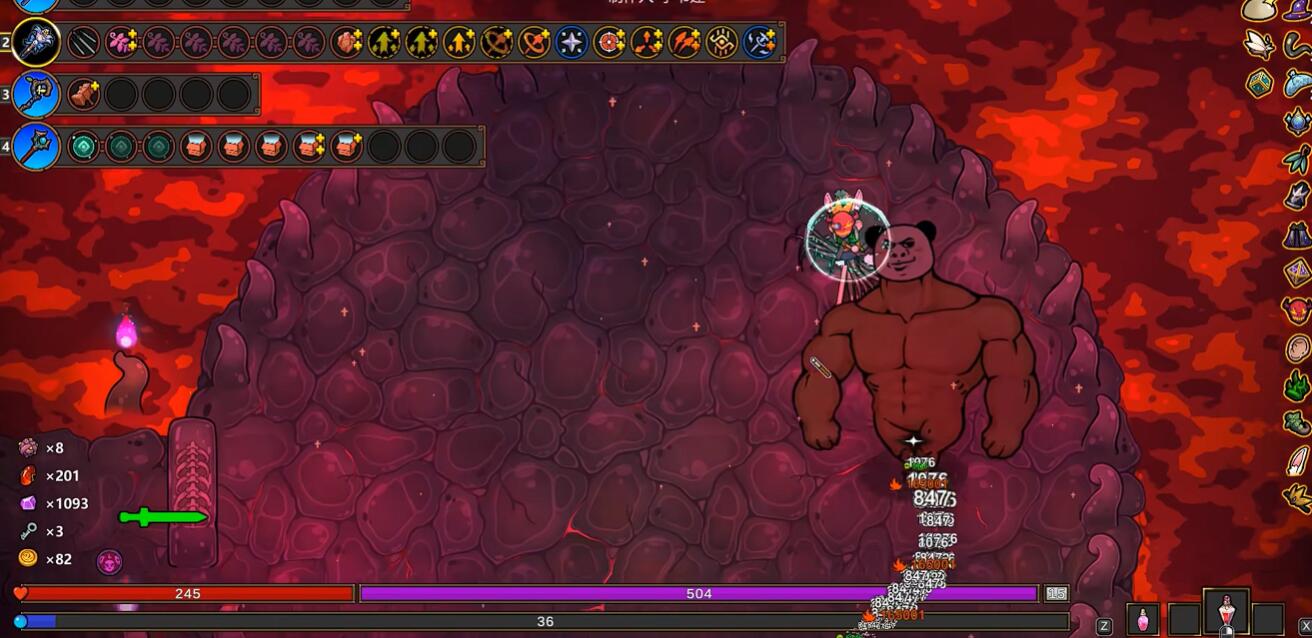
Task: Click the golden rune spell on wand 2
Action: point(722,42)
